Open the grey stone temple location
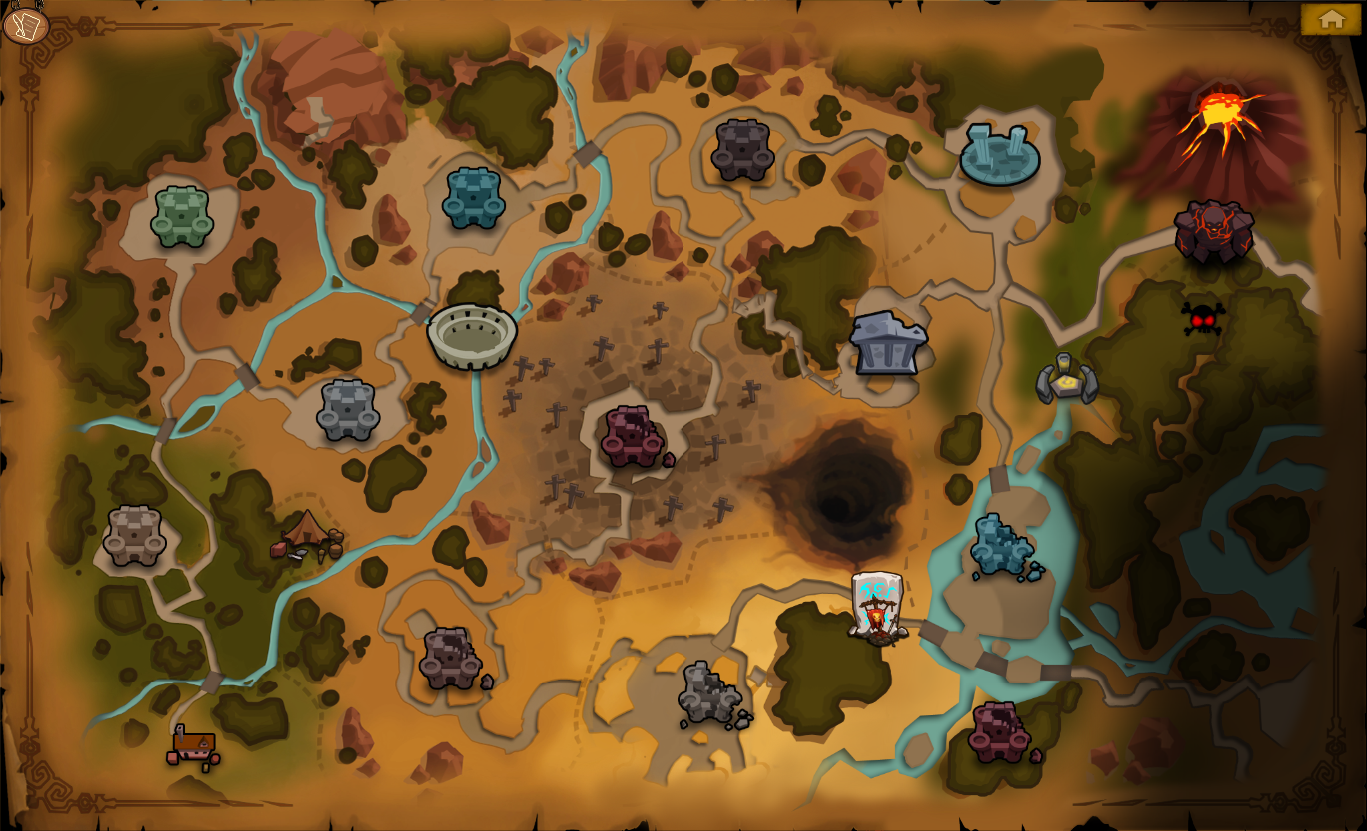 click(887, 344)
